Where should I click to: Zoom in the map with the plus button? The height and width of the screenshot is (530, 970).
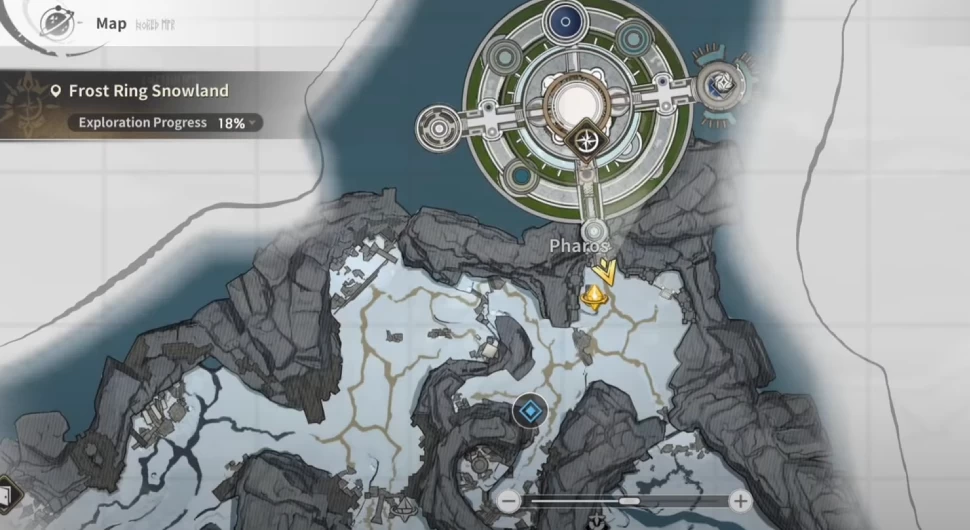(x=740, y=501)
